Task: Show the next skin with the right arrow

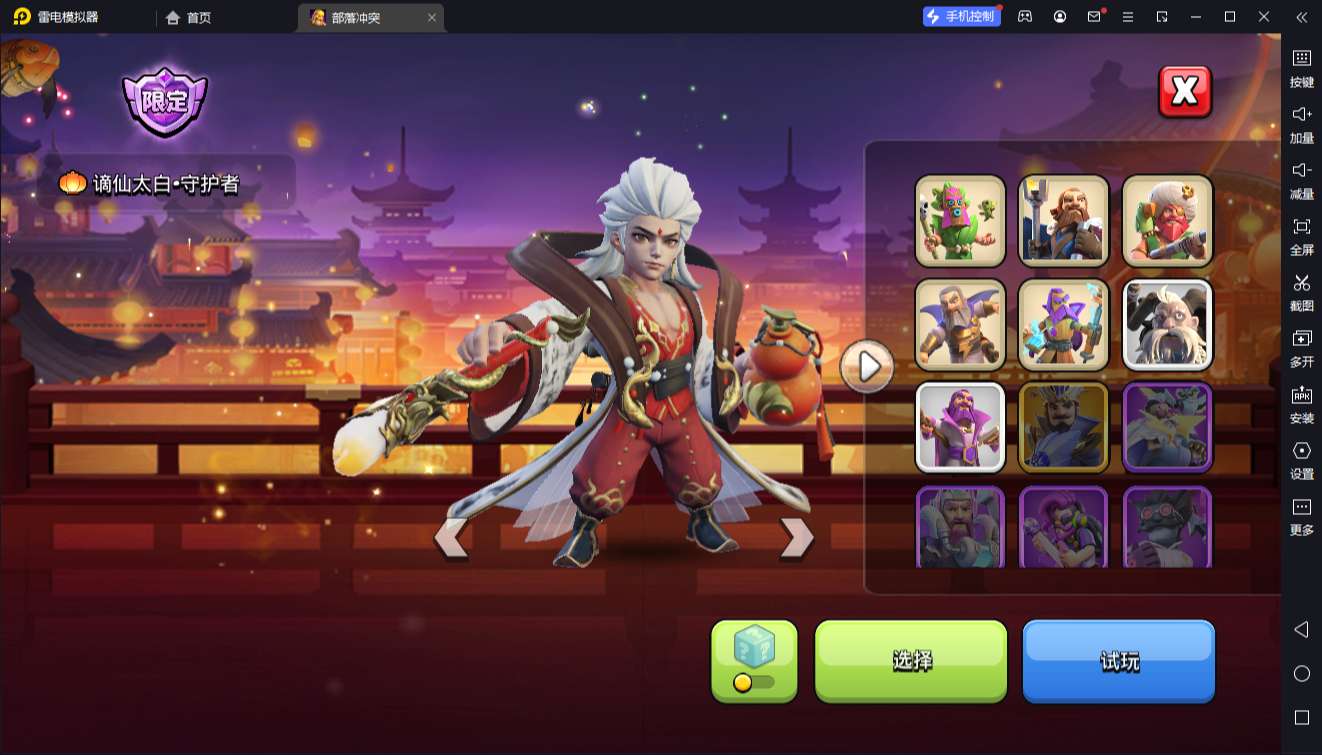Action: [x=796, y=538]
